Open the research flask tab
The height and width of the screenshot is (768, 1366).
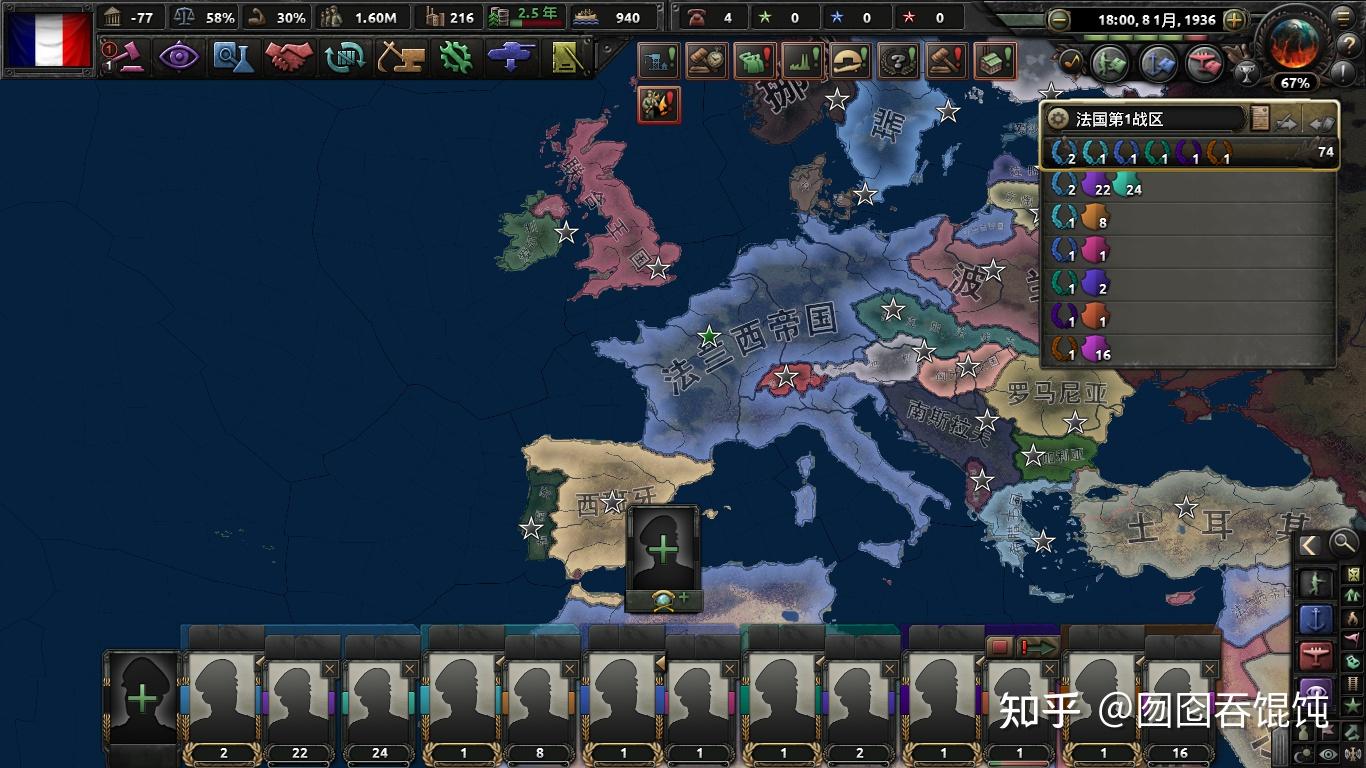click(234, 57)
